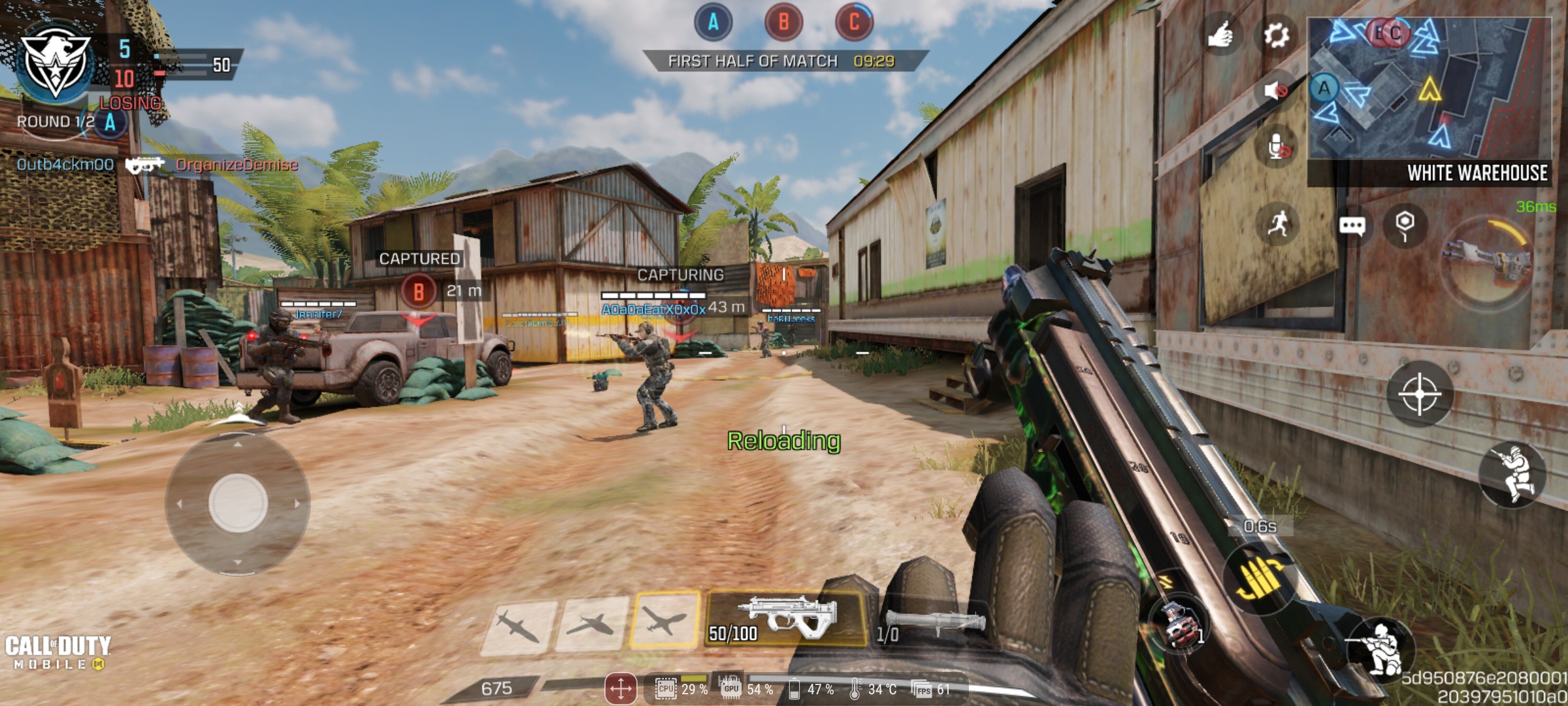Screen dimensions: 1568x706
Task: Toggle the auto-sprint running man icon
Action: (x=1278, y=225)
